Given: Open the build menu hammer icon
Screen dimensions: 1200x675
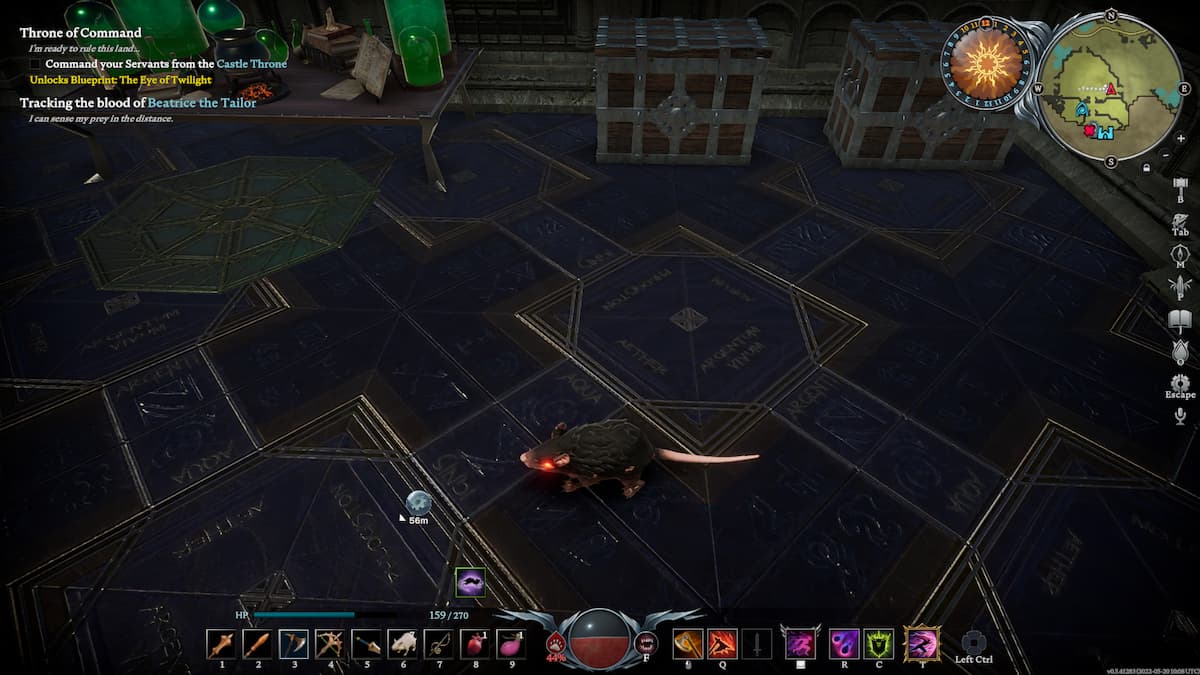Looking at the screenshot, I should coord(1180,187).
